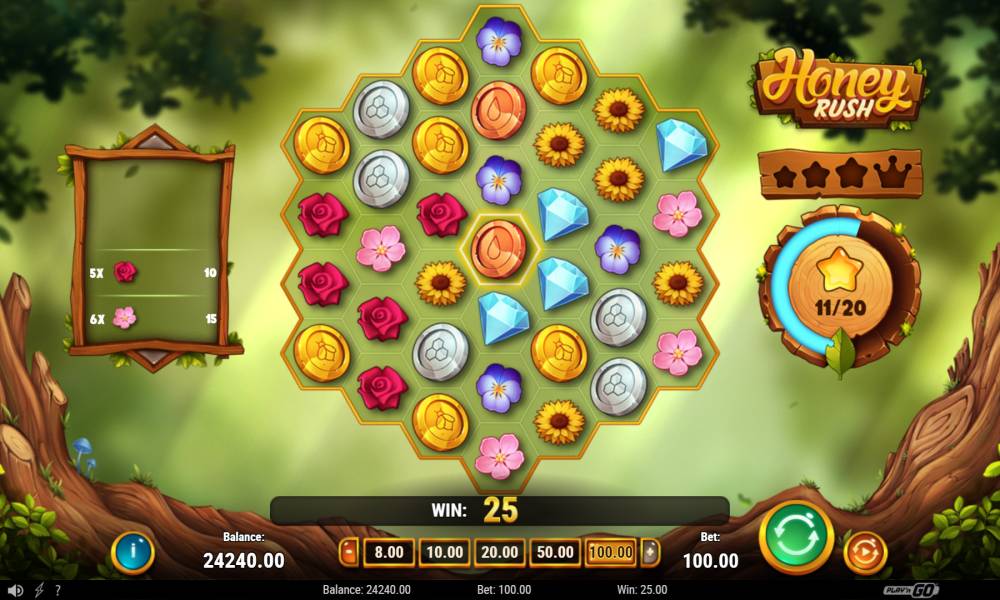The width and height of the screenshot is (1000, 600).
Task: Select the 8.00 bet amount
Action: coord(389,551)
